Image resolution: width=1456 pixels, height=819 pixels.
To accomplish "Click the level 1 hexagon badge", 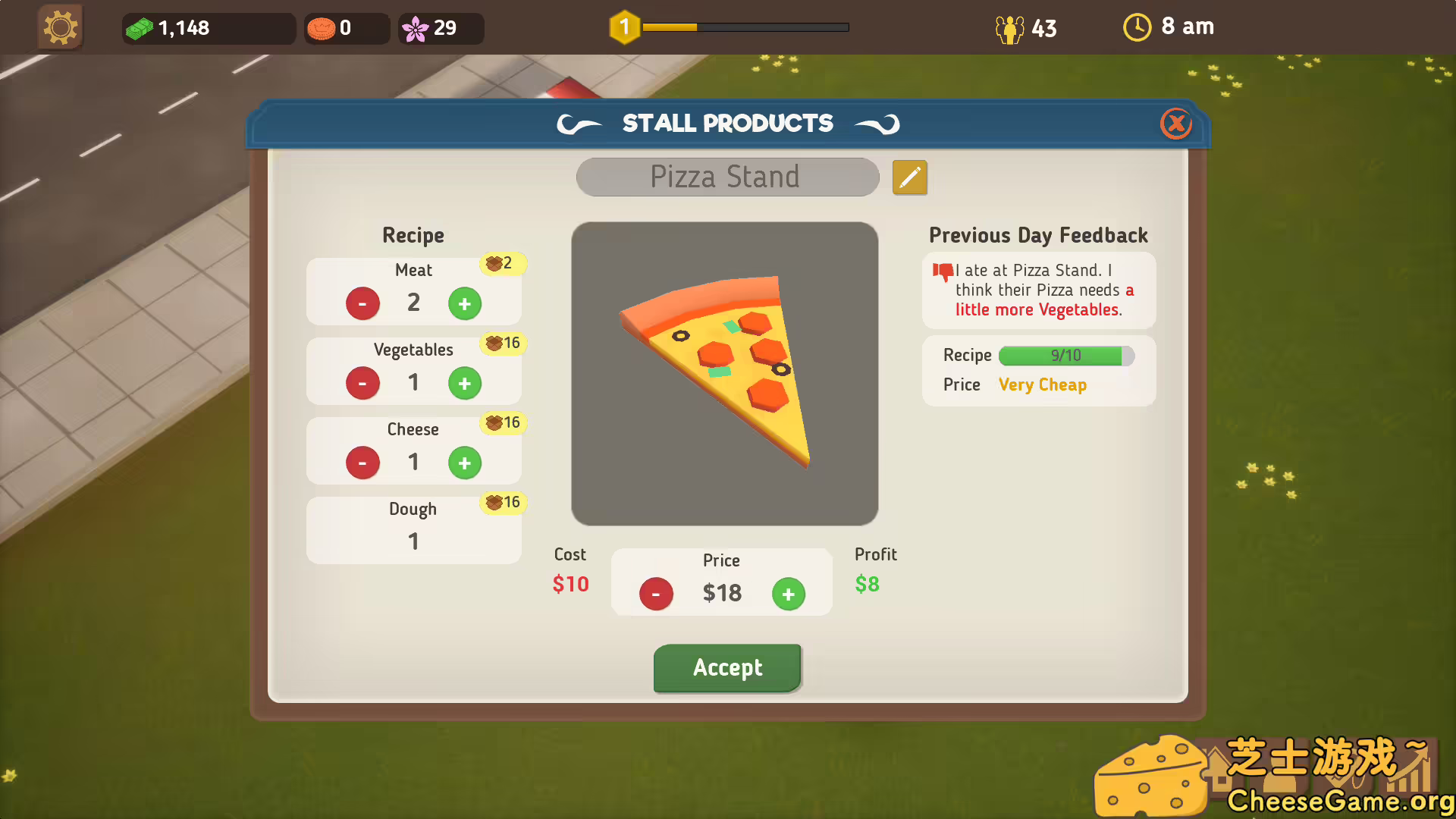I will coord(624,26).
